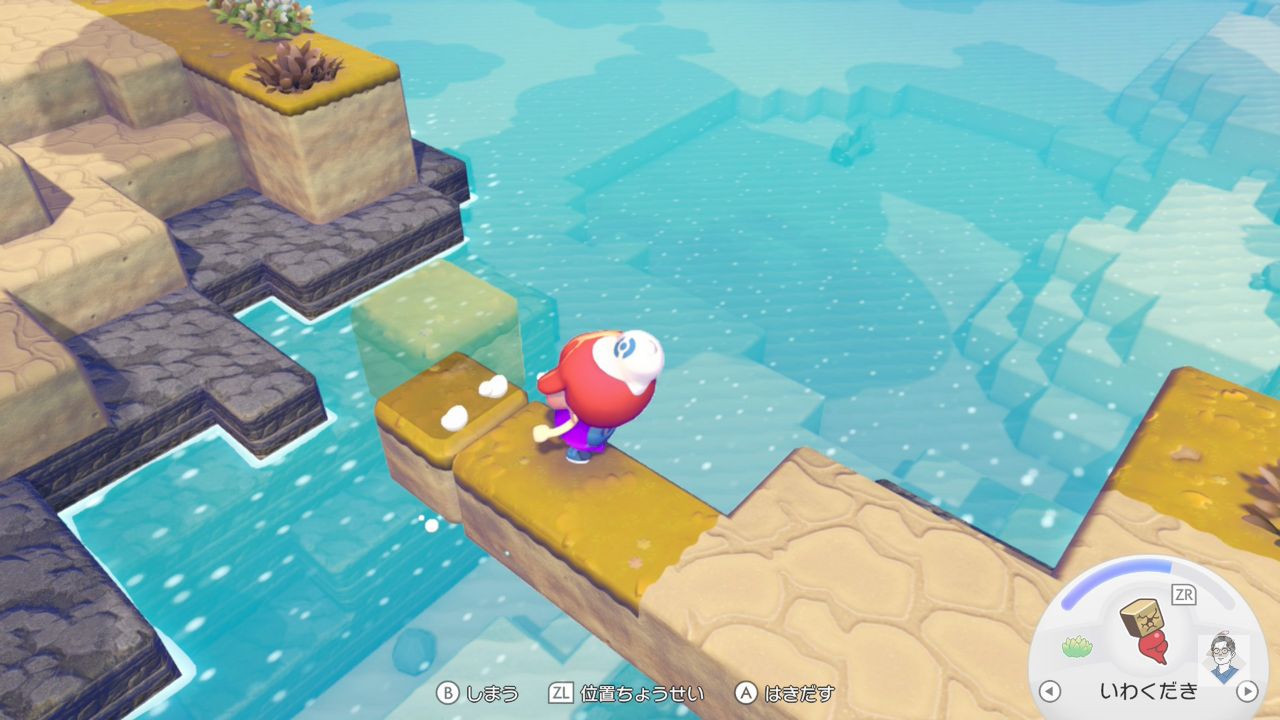Cycle to the previous ability with left arrow
1280x720 pixels.
tap(1049, 691)
